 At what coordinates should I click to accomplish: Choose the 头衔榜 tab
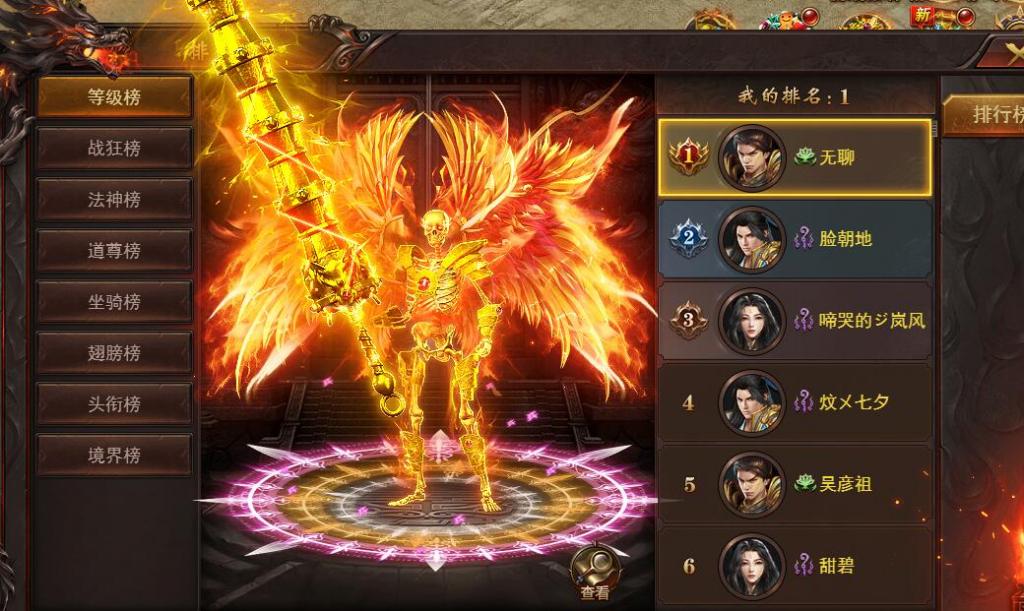[114, 404]
